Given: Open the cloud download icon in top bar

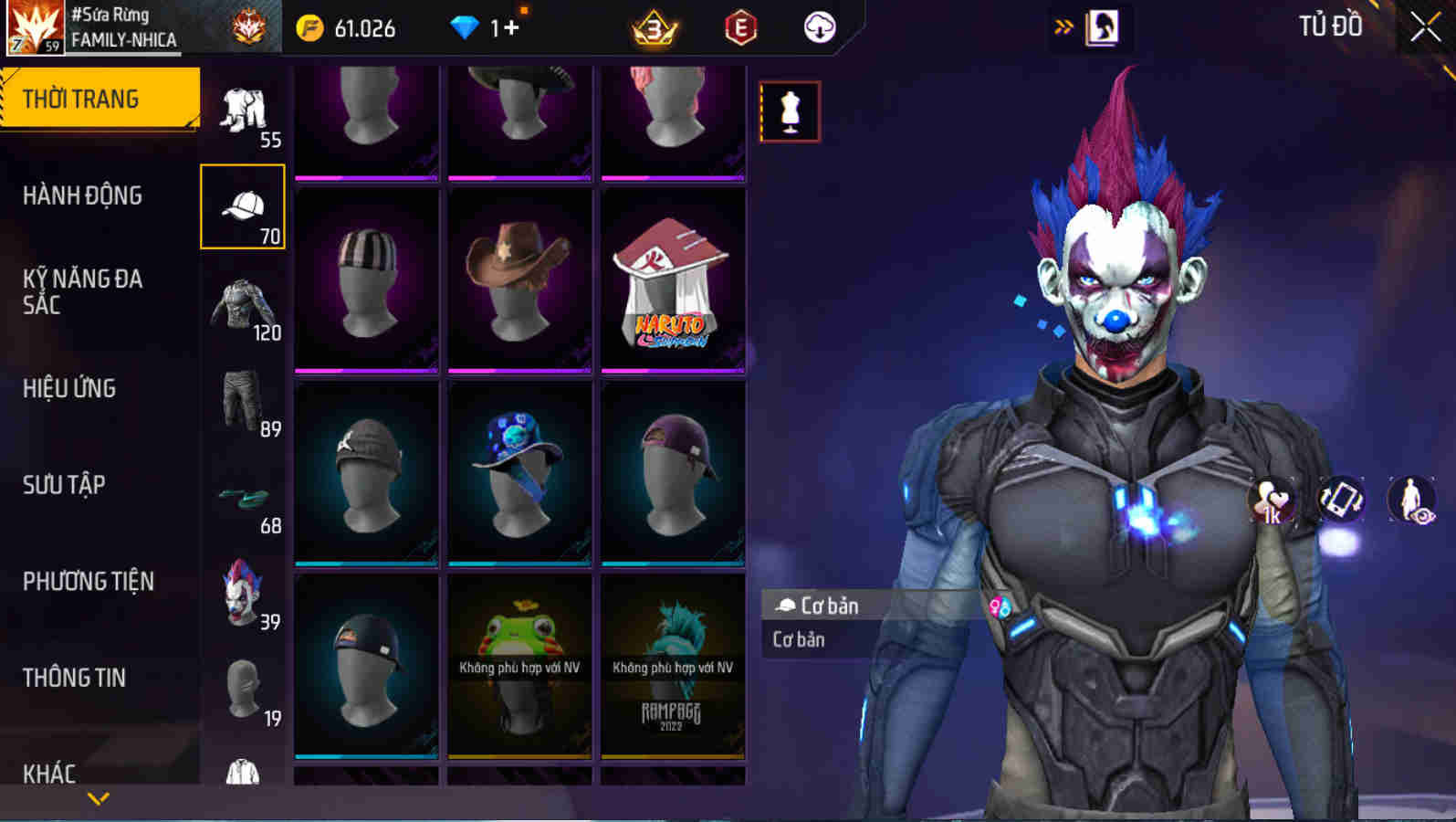Looking at the screenshot, I should (x=820, y=27).
